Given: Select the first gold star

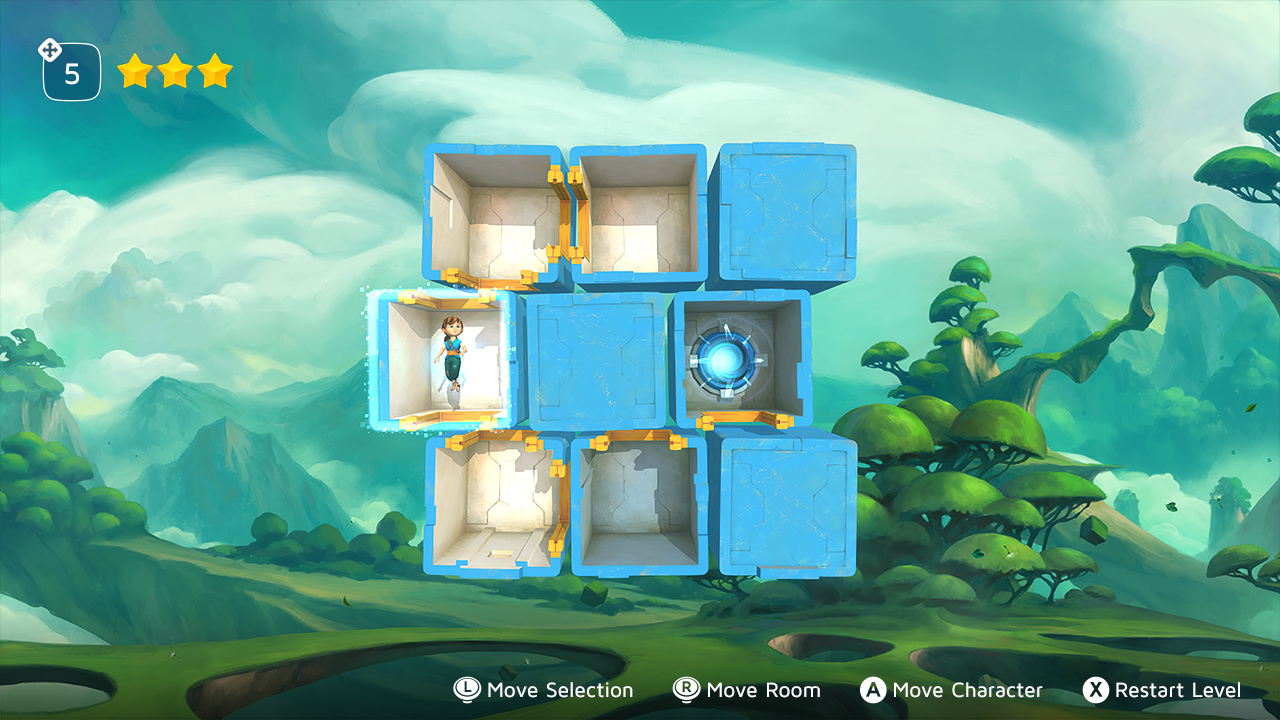Looking at the screenshot, I should tap(136, 71).
